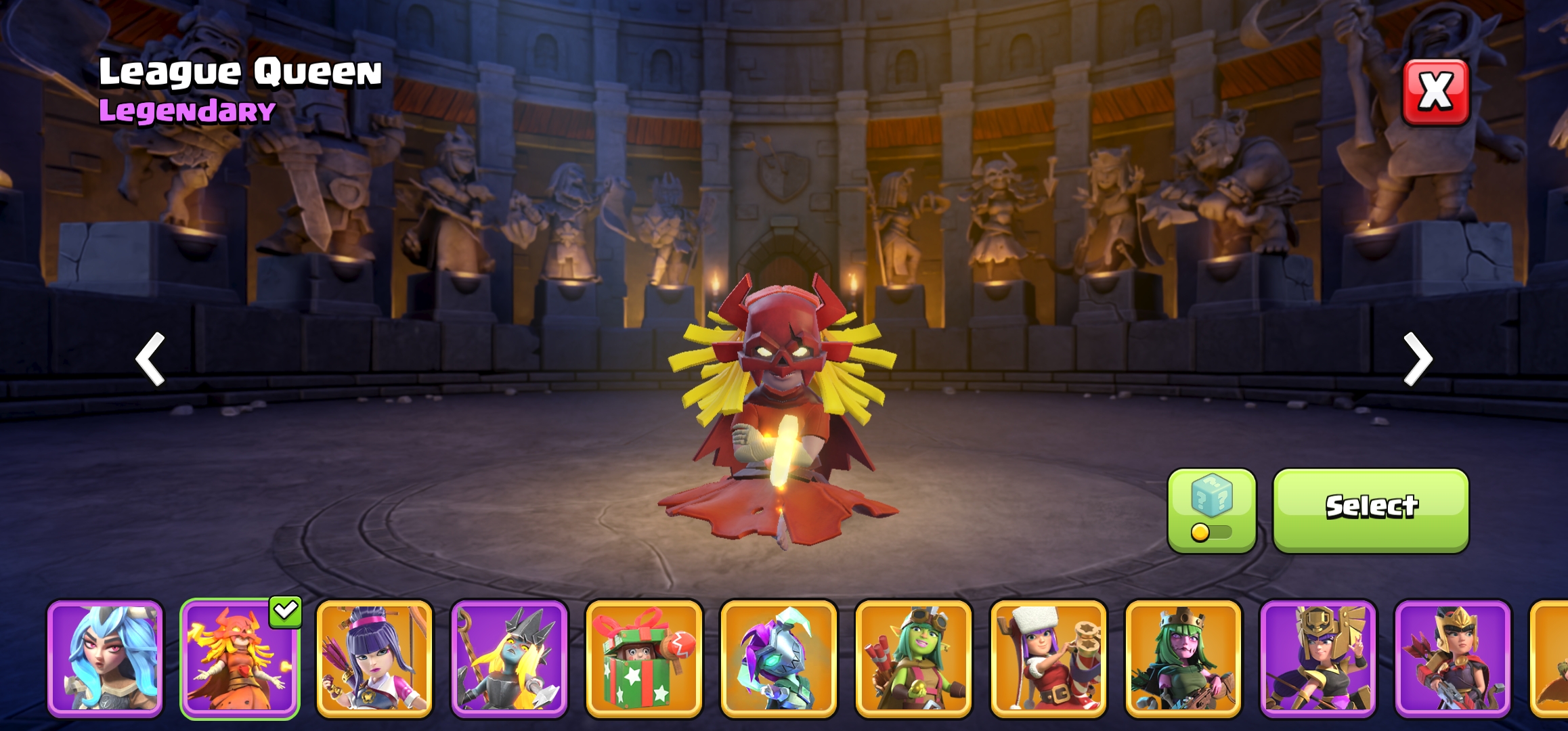Close the skin selection screen
This screenshot has height=731, width=1568.
[x=1435, y=92]
